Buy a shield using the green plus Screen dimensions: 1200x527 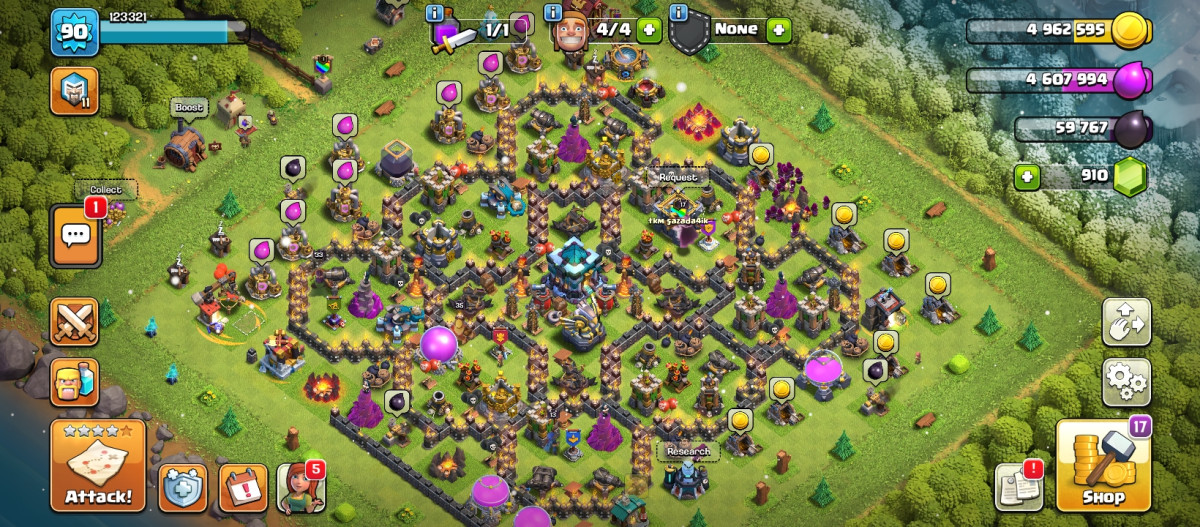click(778, 29)
